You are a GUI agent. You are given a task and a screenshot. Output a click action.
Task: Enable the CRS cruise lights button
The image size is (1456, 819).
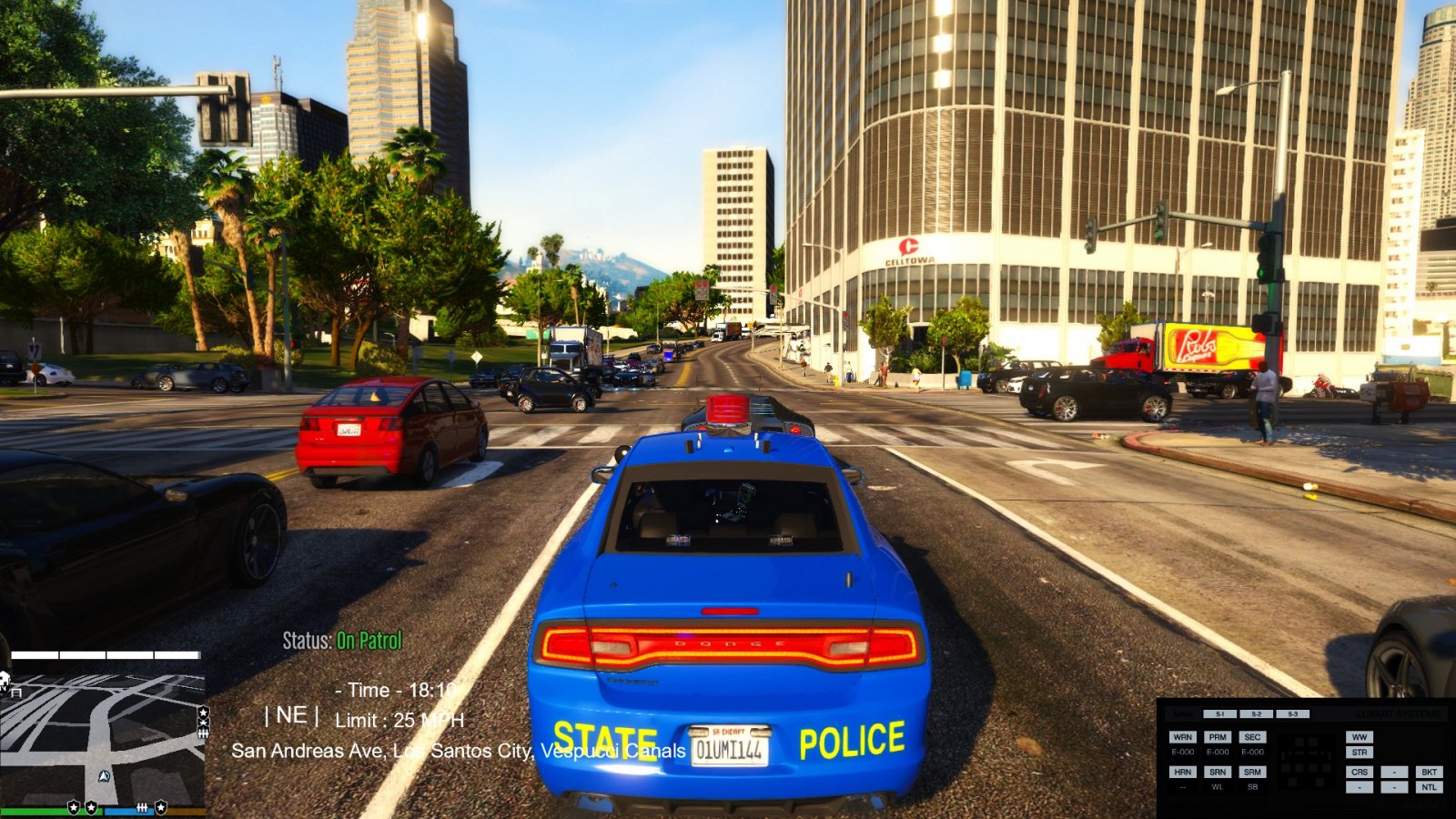pyautogui.click(x=1360, y=772)
